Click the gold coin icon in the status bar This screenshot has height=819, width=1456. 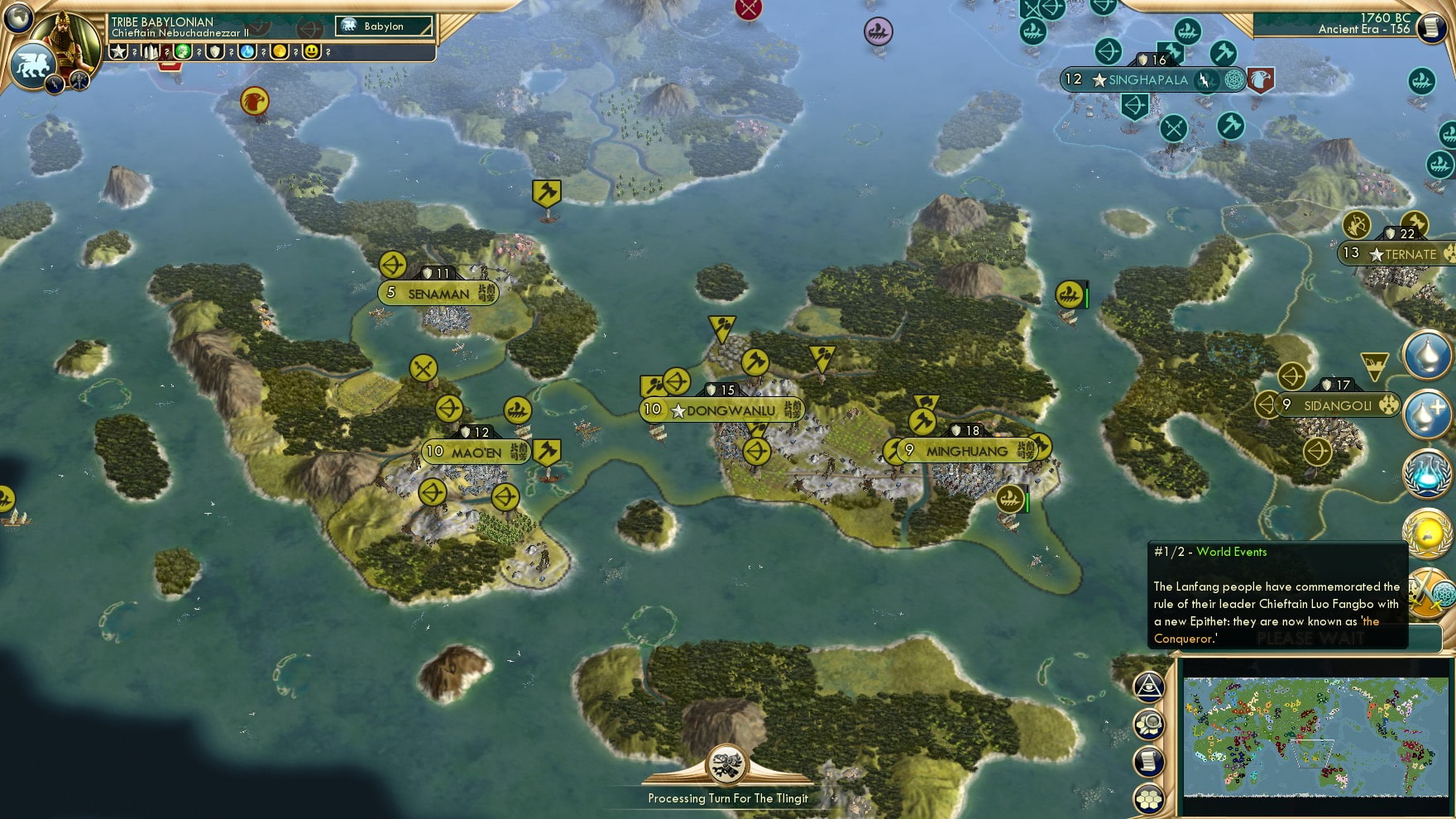coord(281,51)
